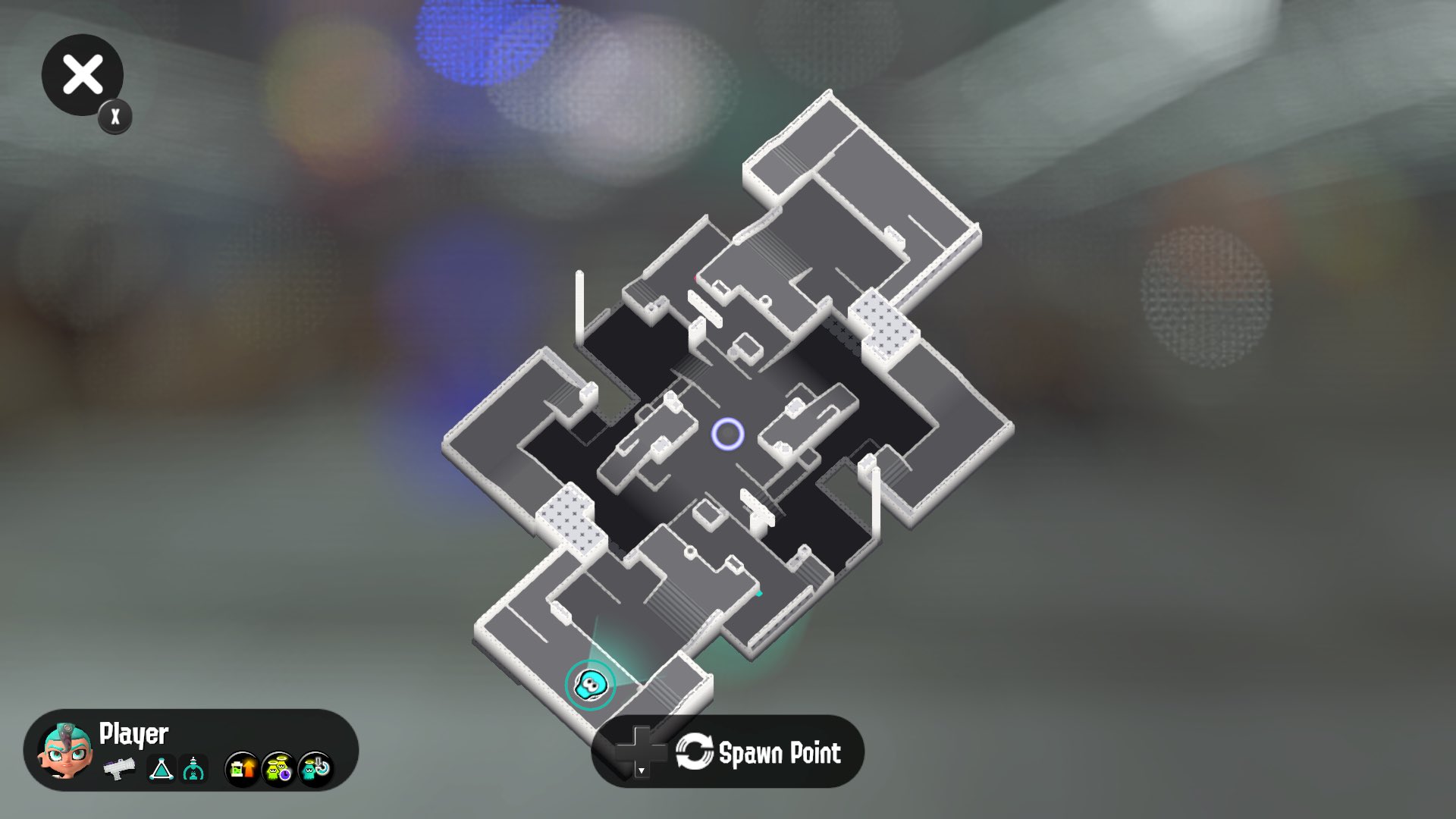
Task: Click the Player name text
Action: [133, 734]
